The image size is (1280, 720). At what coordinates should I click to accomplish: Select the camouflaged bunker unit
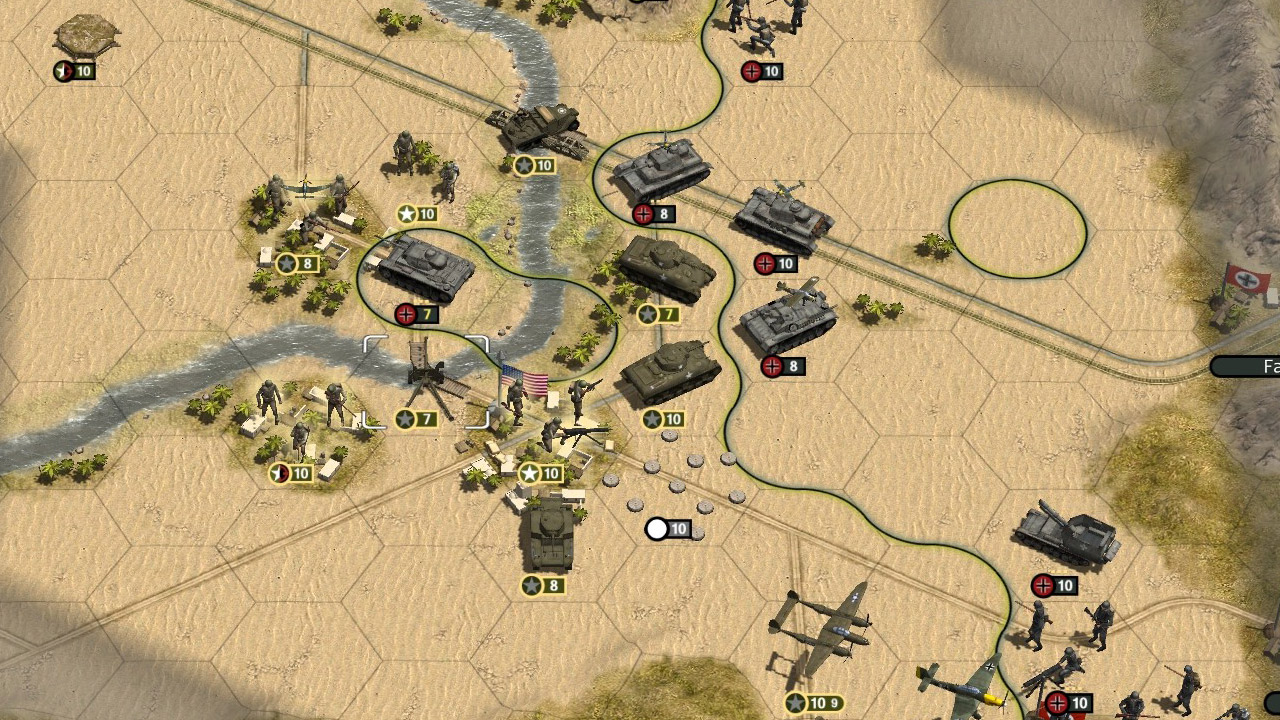(x=86, y=37)
